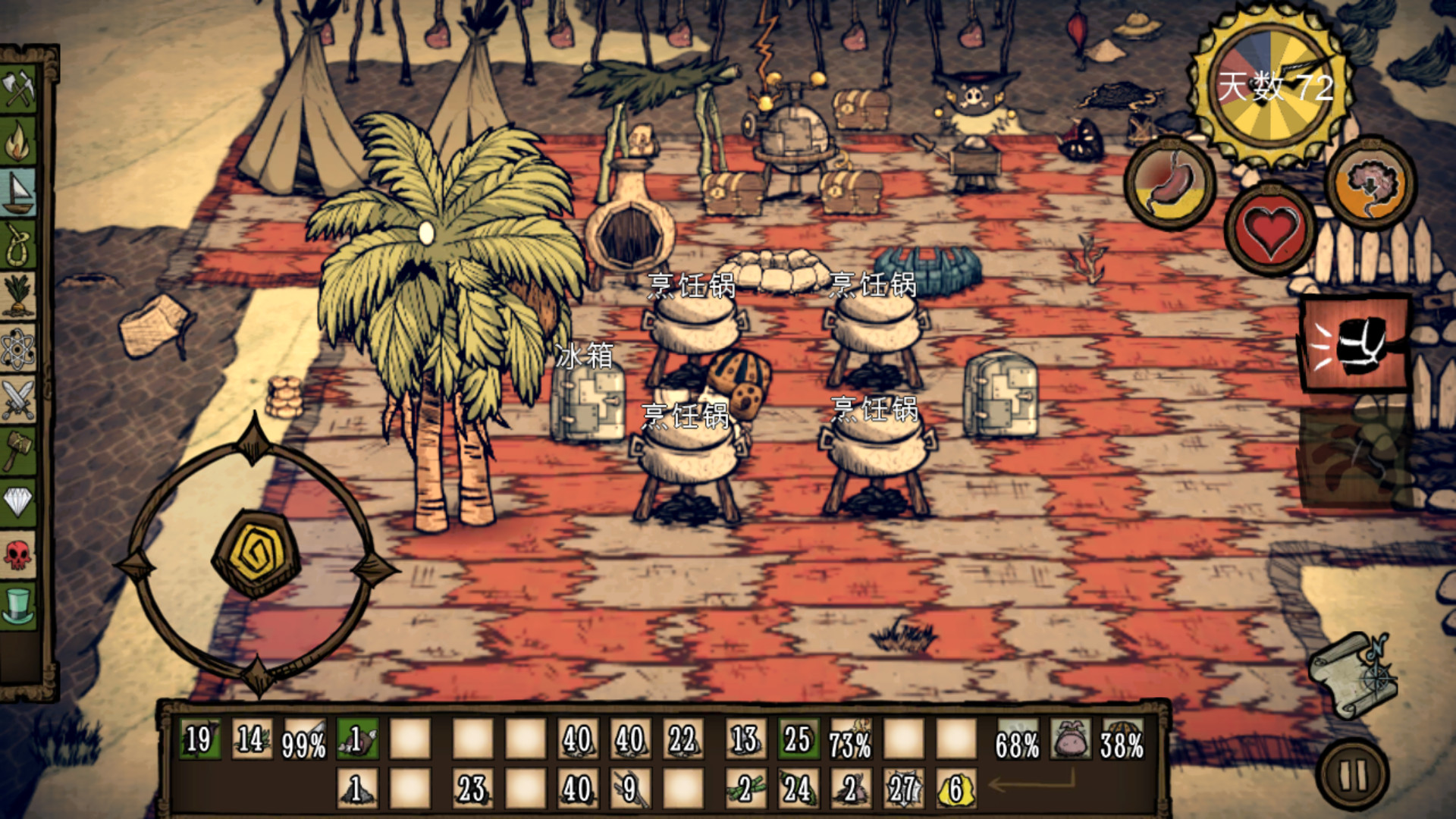Tap the fist attack action button

pos(1355,344)
